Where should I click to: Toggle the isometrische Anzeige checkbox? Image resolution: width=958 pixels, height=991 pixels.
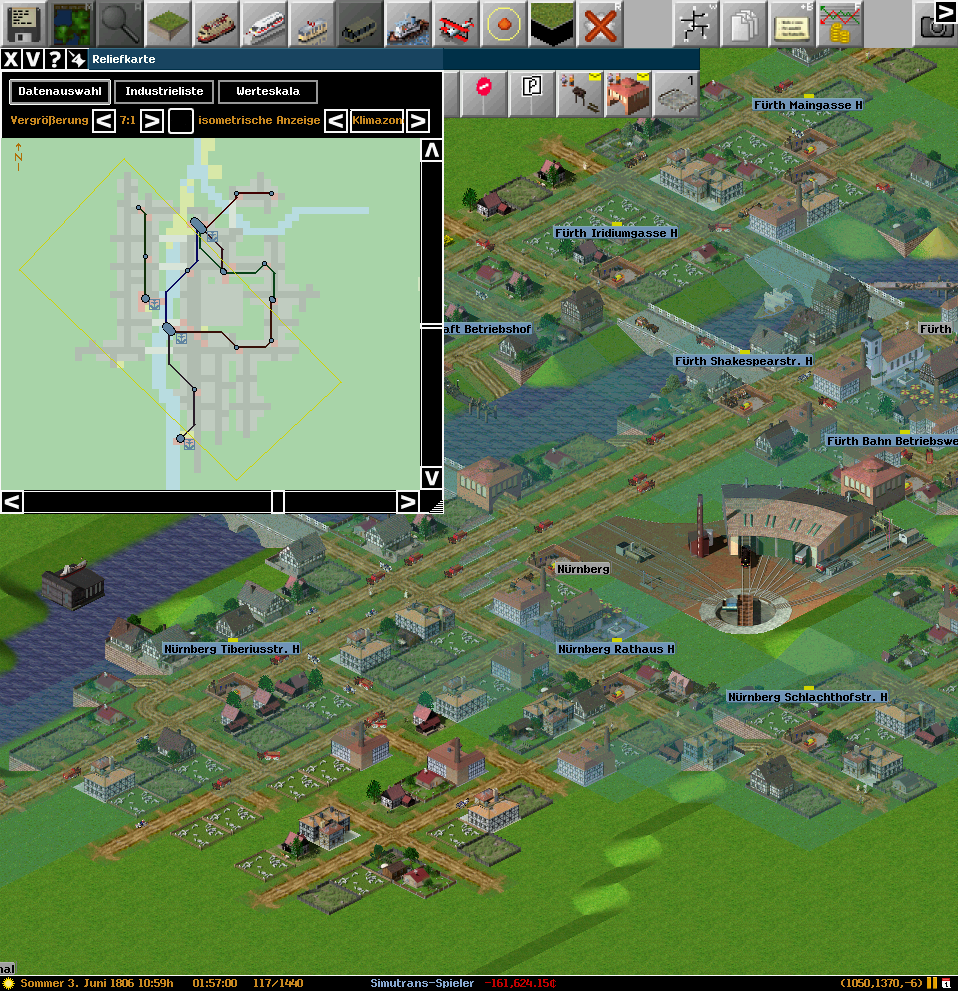[181, 121]
